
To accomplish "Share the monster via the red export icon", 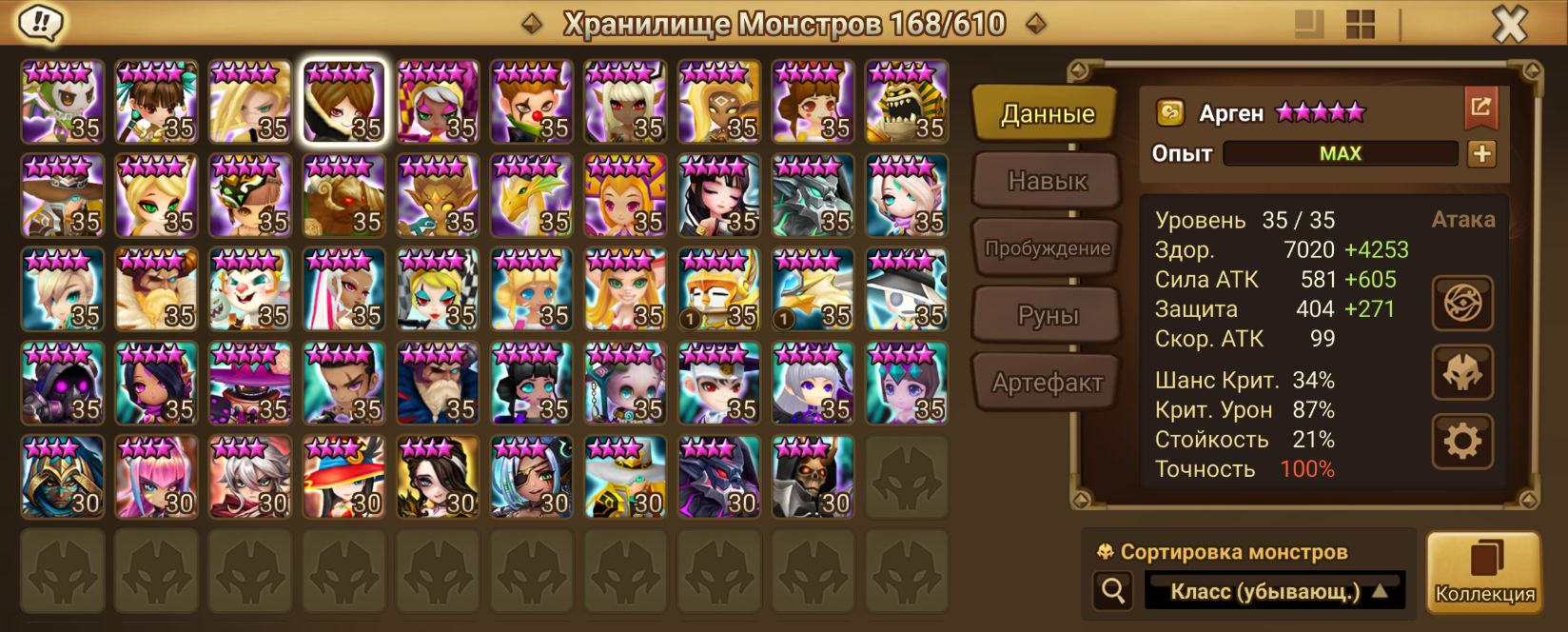I will pos(1480,108).
